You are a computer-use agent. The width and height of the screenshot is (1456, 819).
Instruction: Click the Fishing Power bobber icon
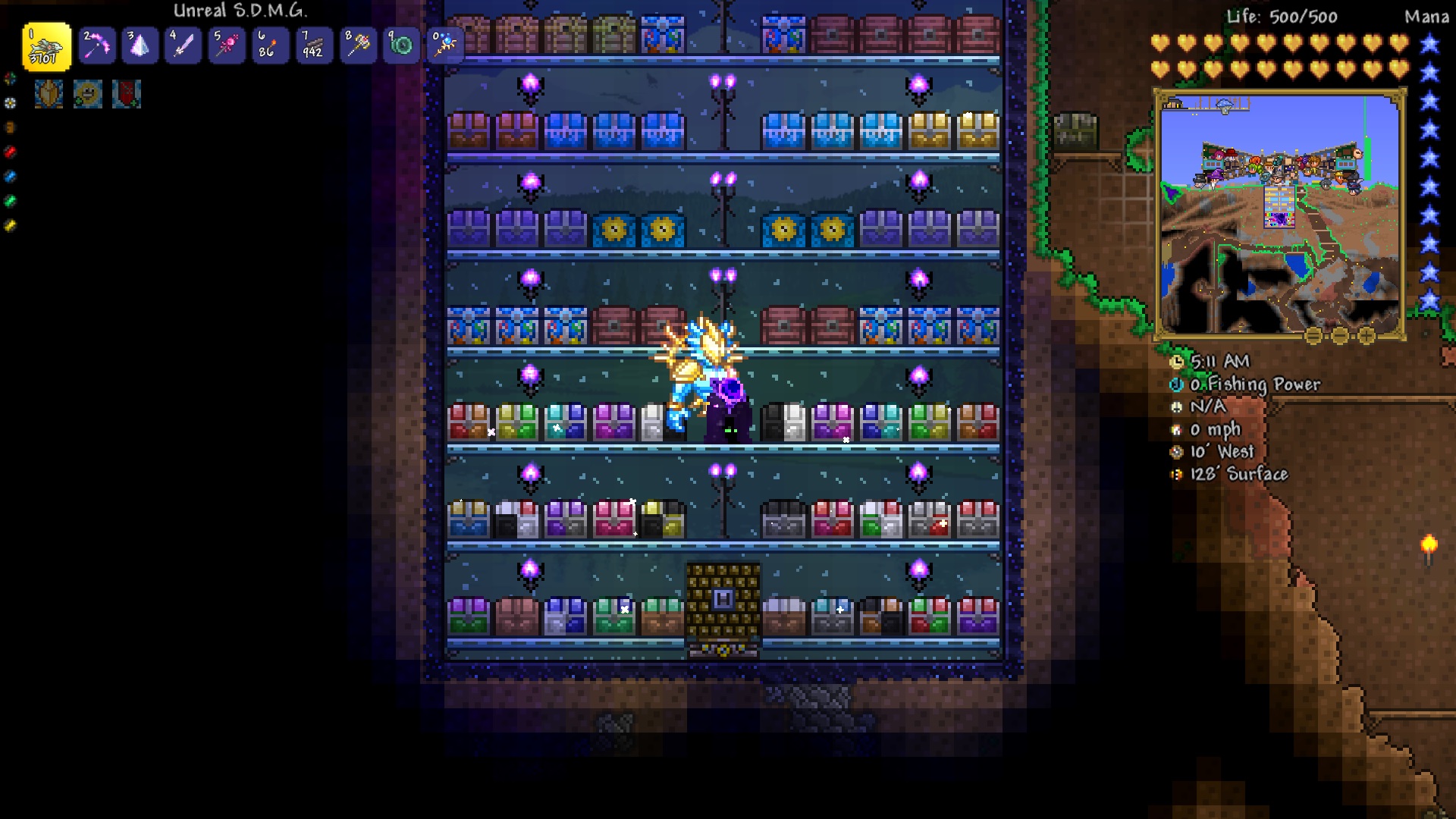[x=1175, y=384]
